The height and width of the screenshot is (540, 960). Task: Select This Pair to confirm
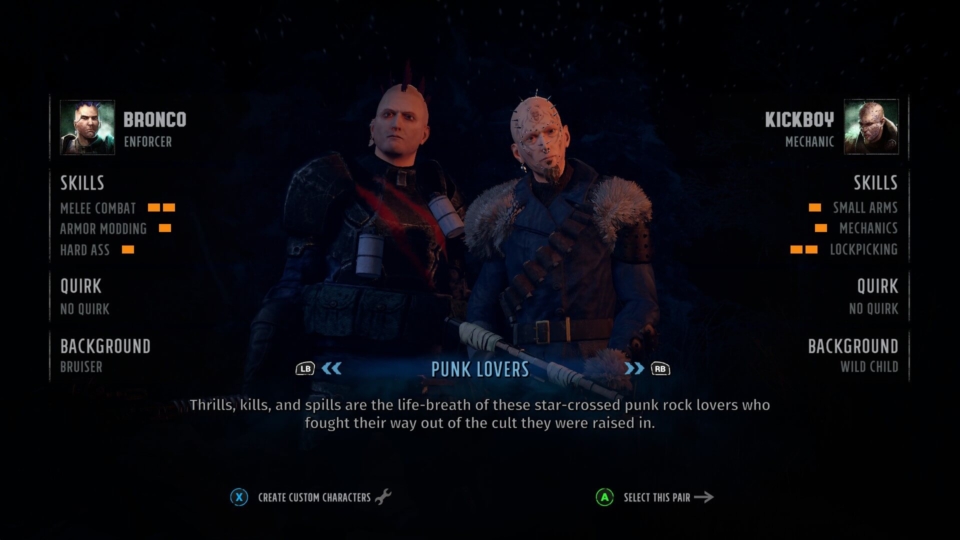657,497
